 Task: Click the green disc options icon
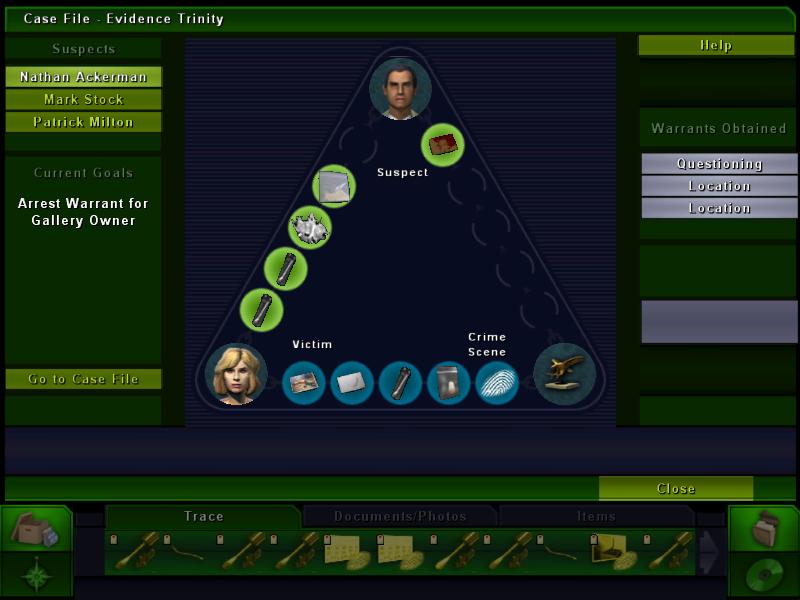[x=763, y=575]
